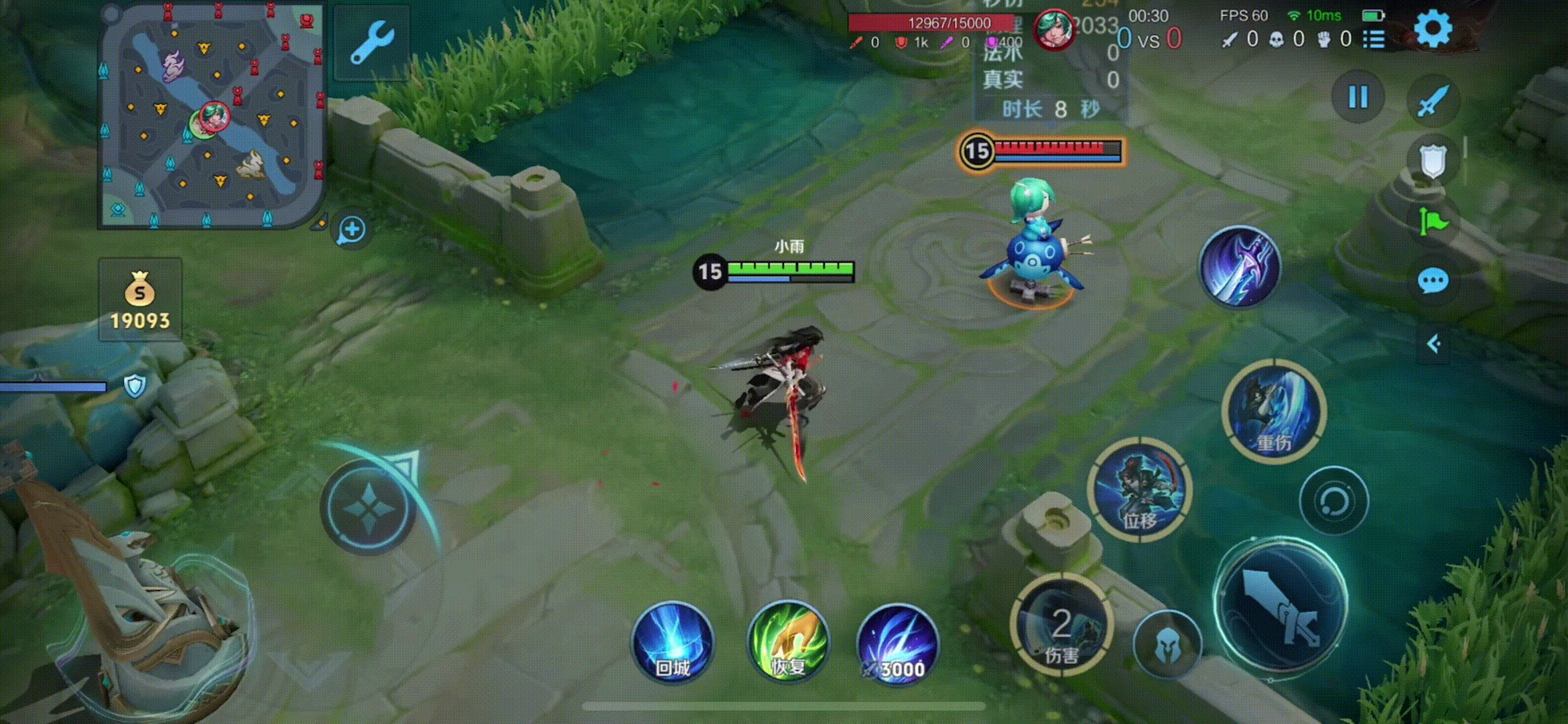Activate the 回城 recall skill

coord(672,642)
